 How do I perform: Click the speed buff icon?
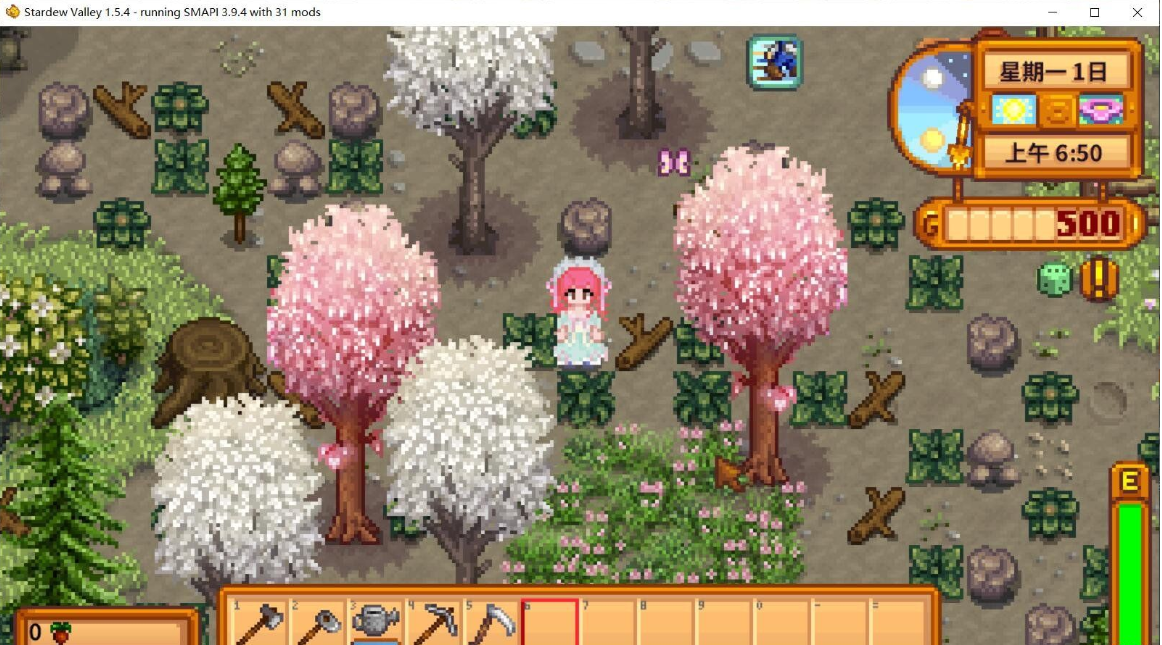pyautogui.click(x=774, y=62)
